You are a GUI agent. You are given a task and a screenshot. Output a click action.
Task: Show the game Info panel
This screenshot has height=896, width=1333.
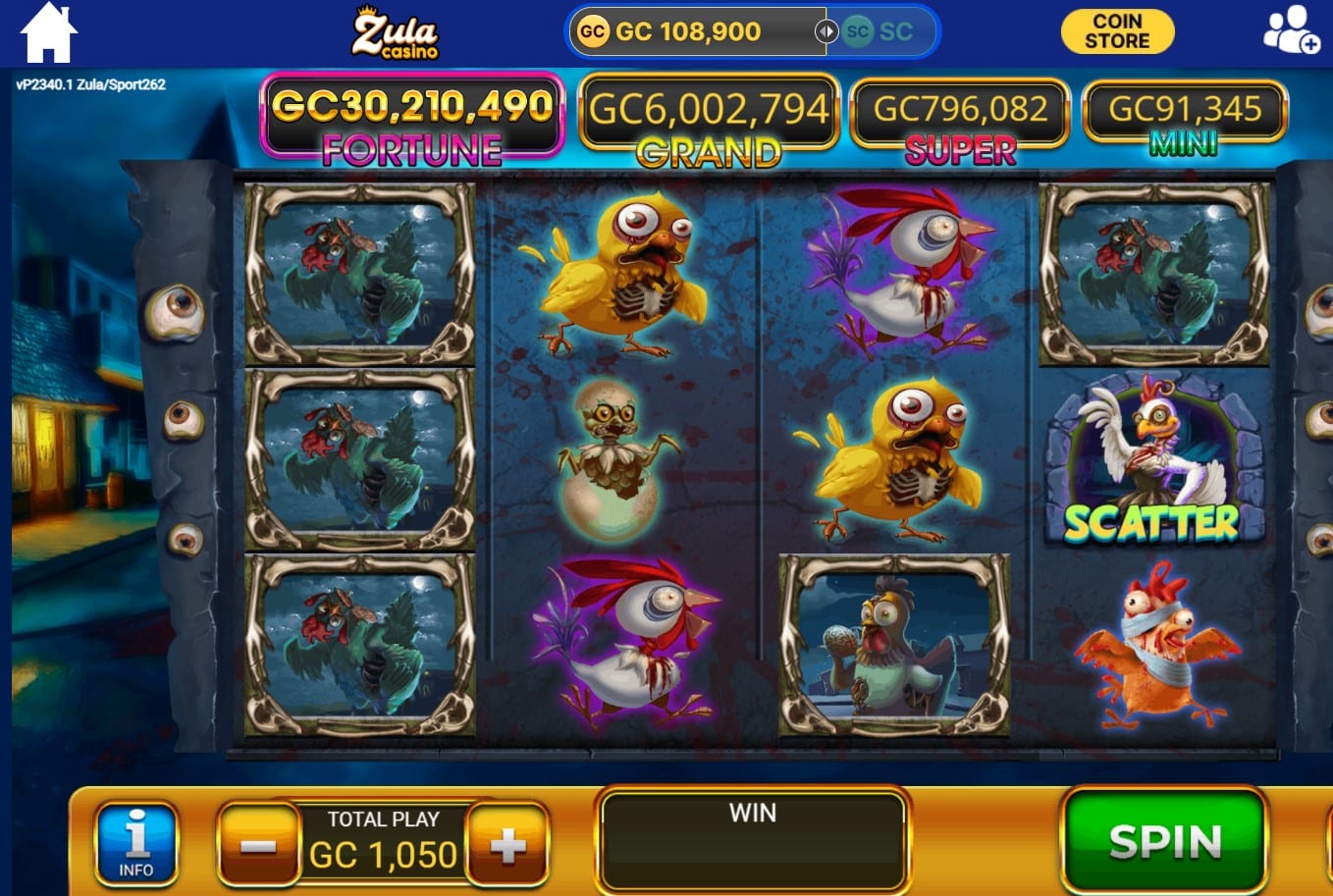pyautogui.click(x=136, y=843)
